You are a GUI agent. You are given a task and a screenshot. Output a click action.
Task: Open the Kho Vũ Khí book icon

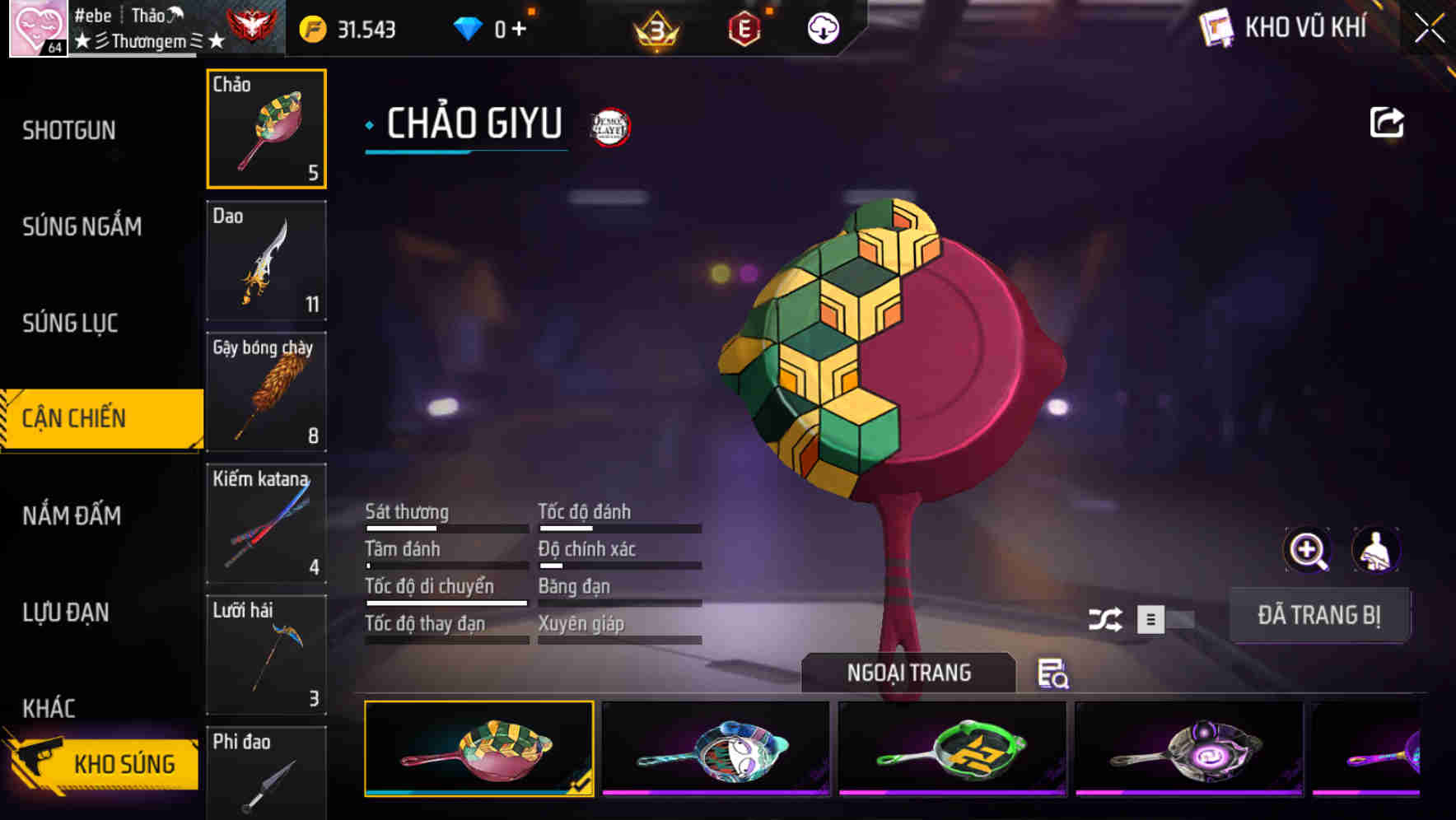coord(1217,27)
